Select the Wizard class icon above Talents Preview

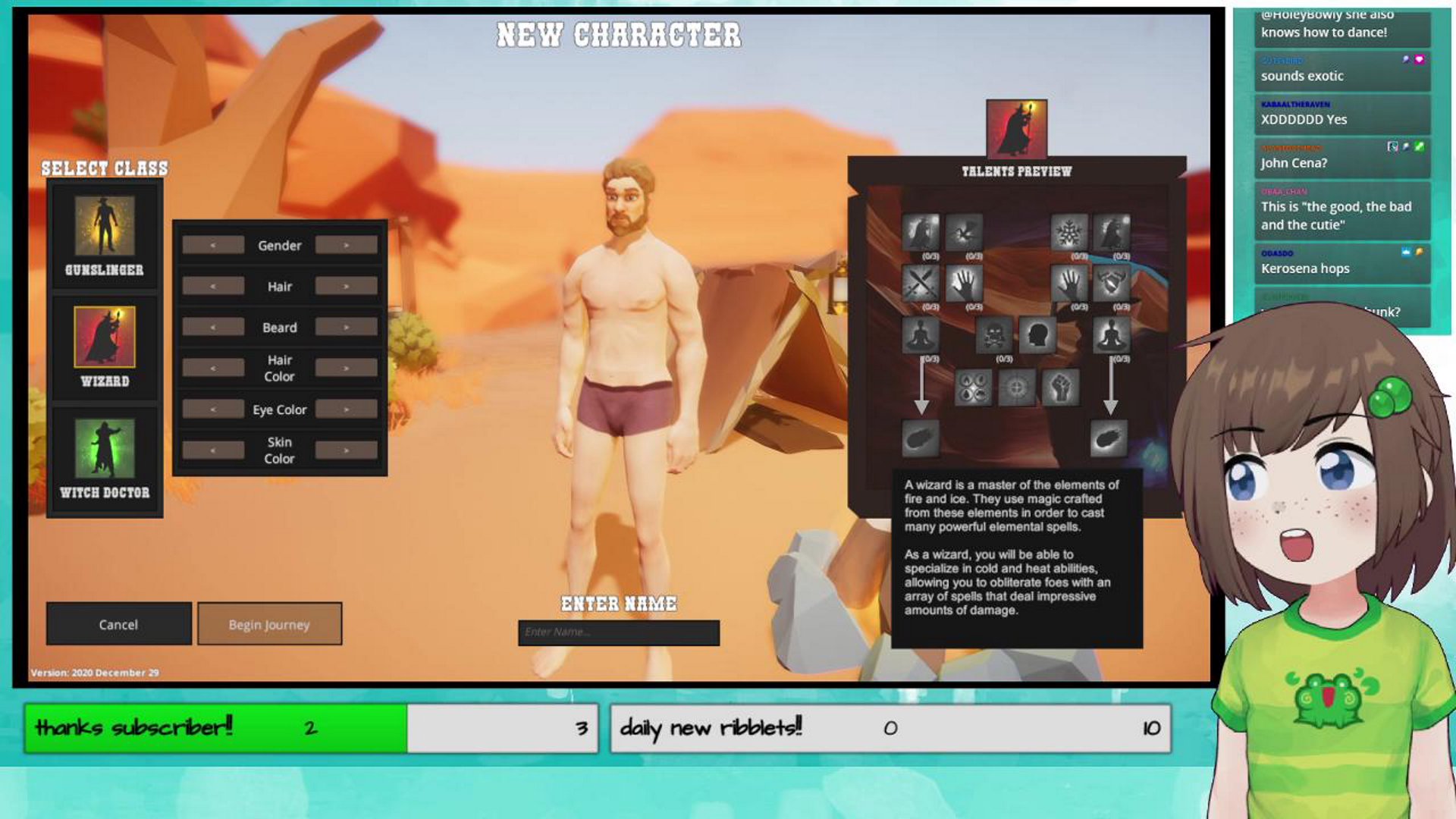tap(1016, 127)
